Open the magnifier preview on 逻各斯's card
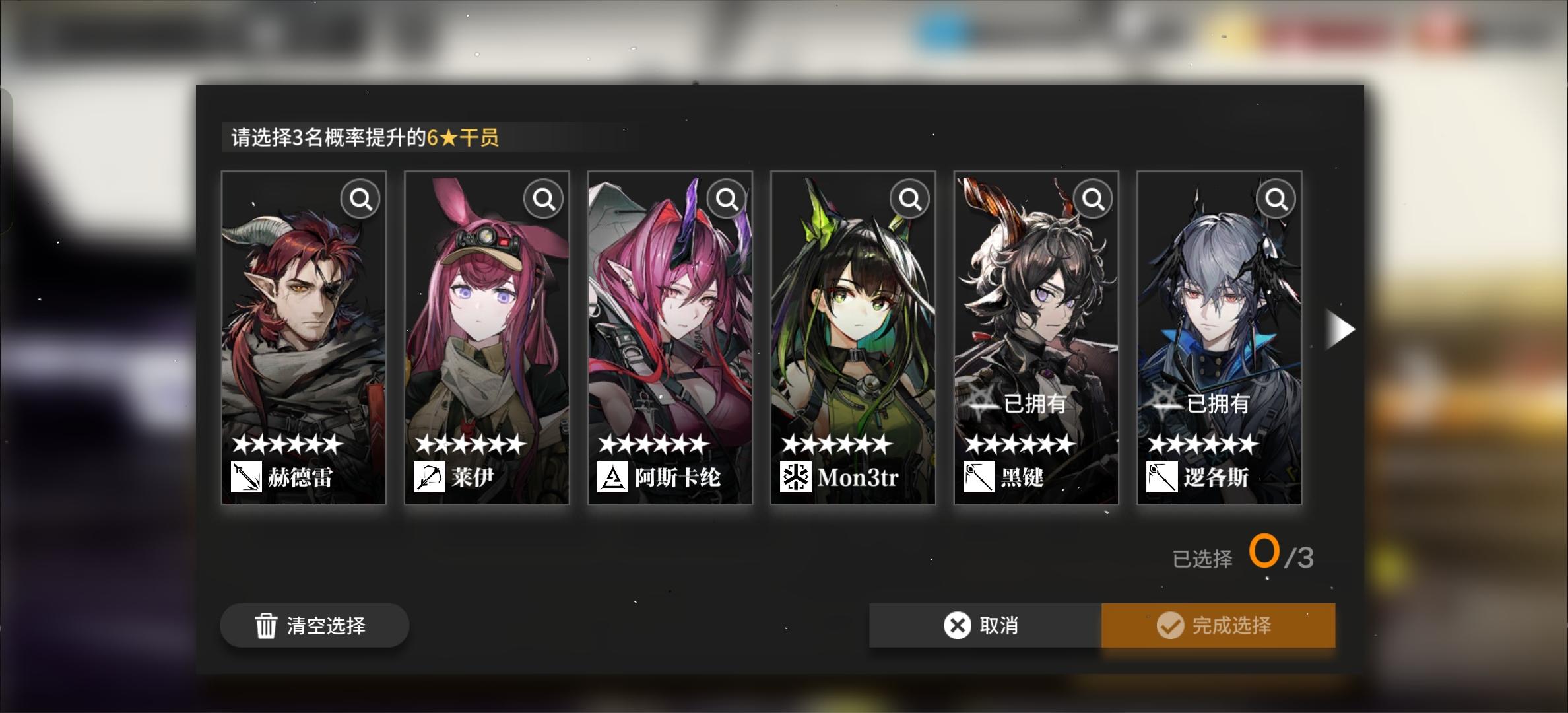This screenshot has width=1568, height=713. click(1275, 198)
